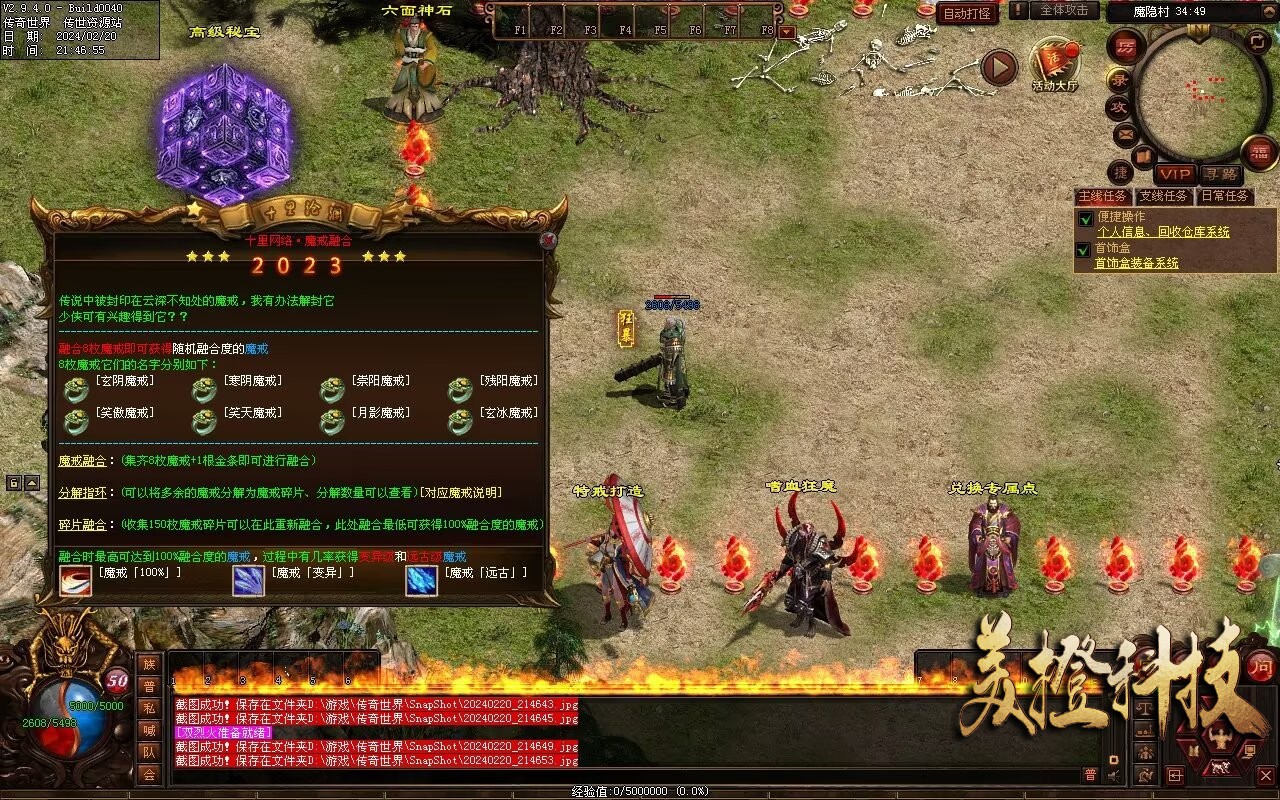Close the 魔戒融合 dialog window
The image size is (1280, 800).
click(547, 240)
